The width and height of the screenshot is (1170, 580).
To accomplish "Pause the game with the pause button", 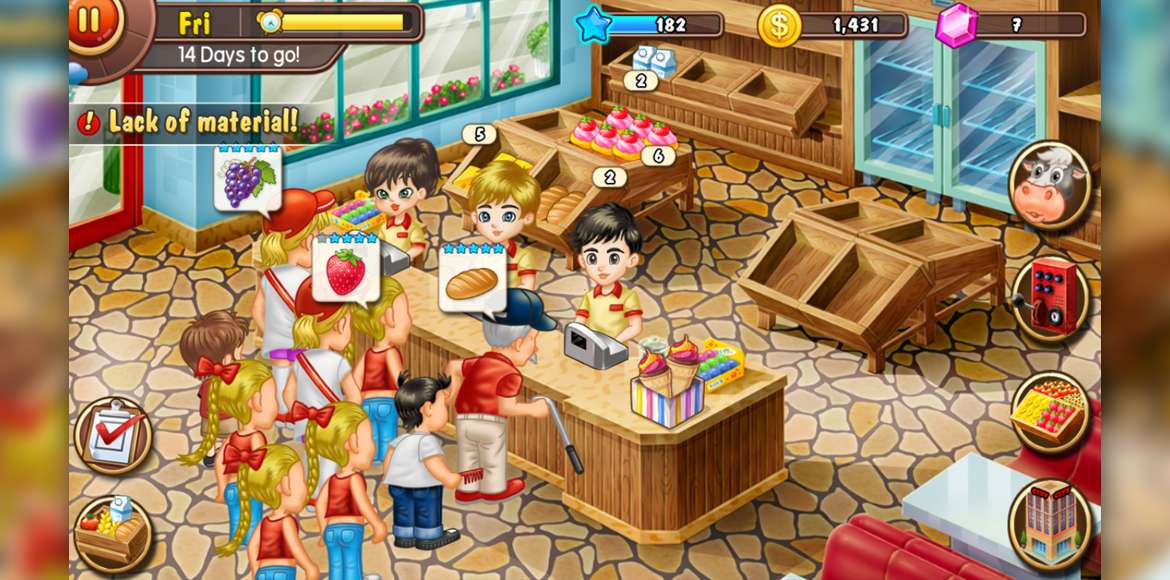I will point(92,21).
